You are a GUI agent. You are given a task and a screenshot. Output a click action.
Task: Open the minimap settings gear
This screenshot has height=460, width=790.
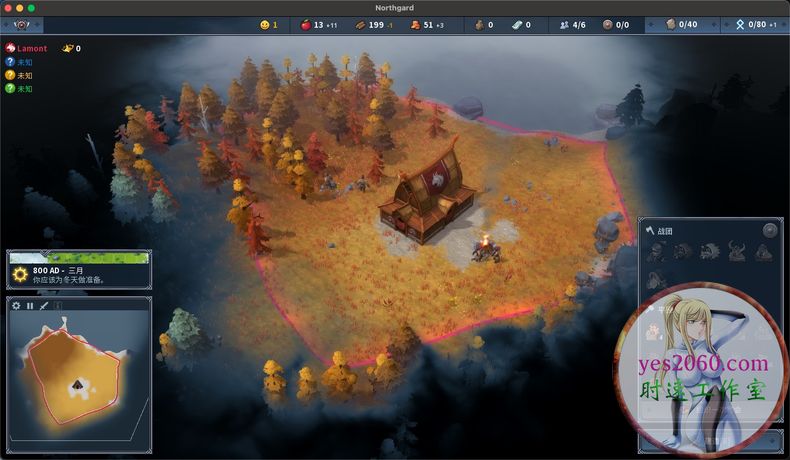[x=16, y=305]
